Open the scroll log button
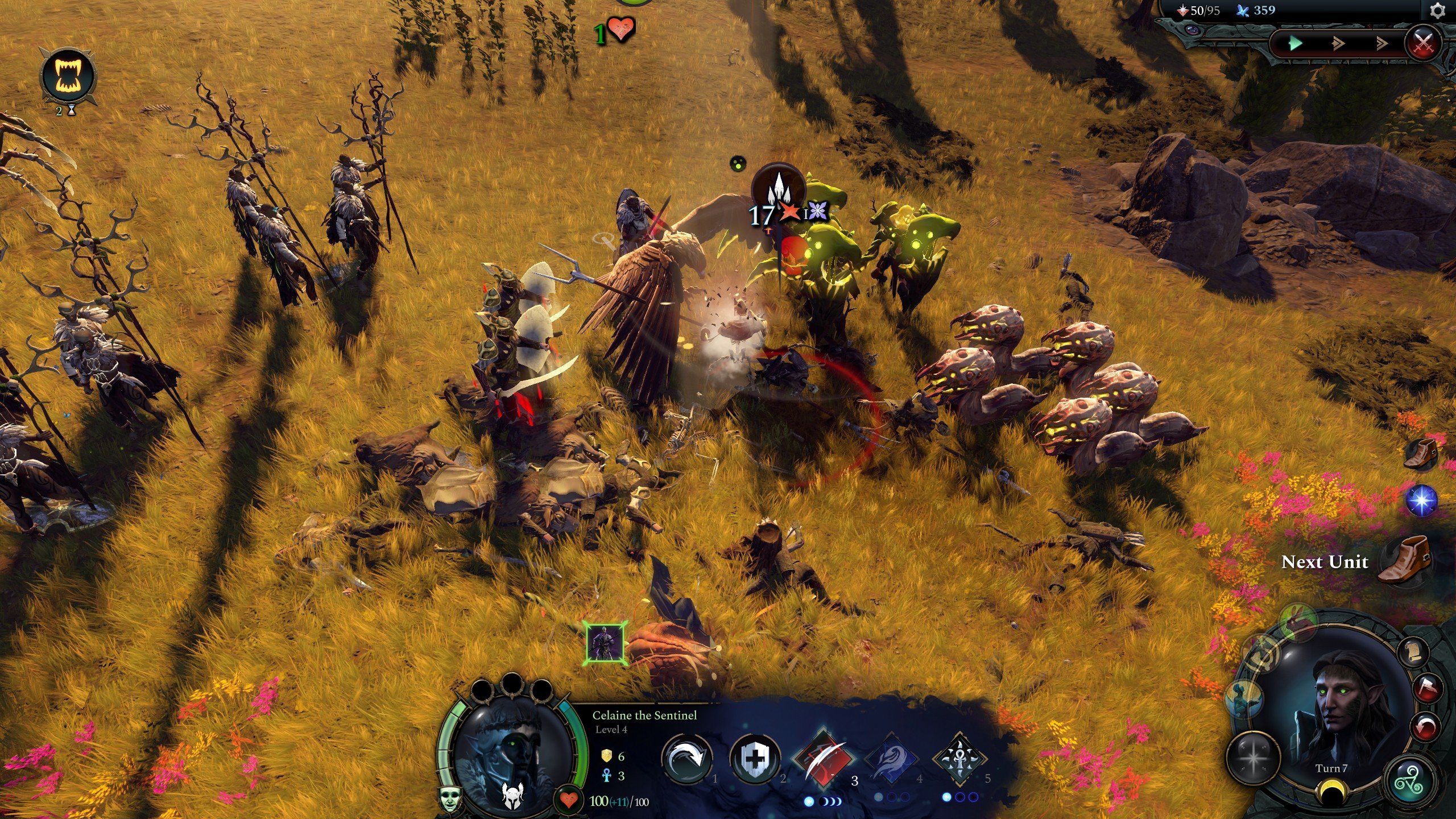 pos(1414,652)
